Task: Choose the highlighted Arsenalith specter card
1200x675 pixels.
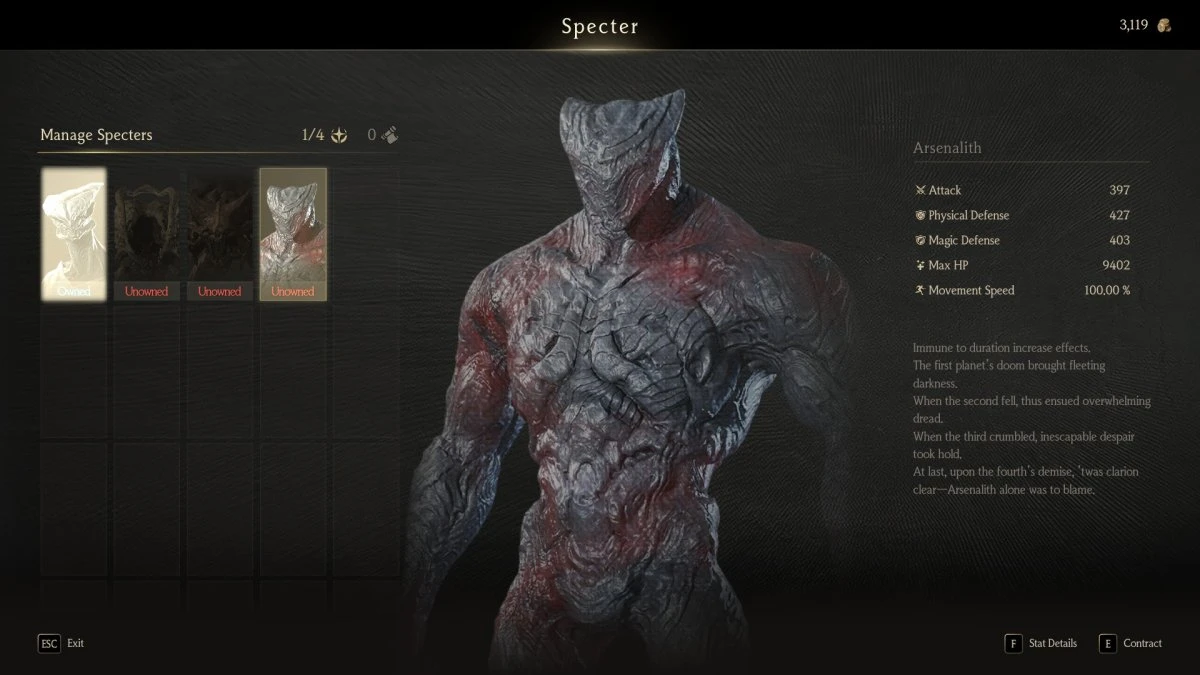Action: pos(293,234)
